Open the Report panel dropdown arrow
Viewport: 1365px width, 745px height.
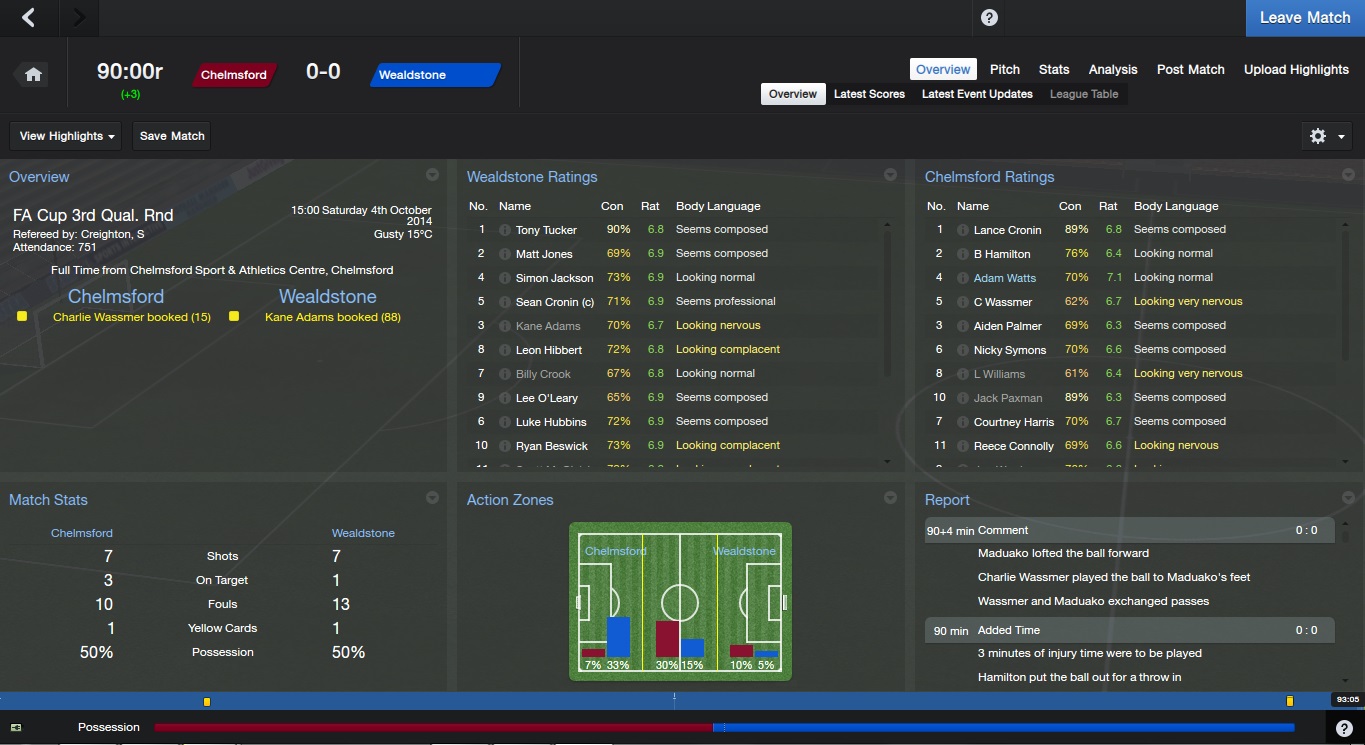[x=1348, y=497]
